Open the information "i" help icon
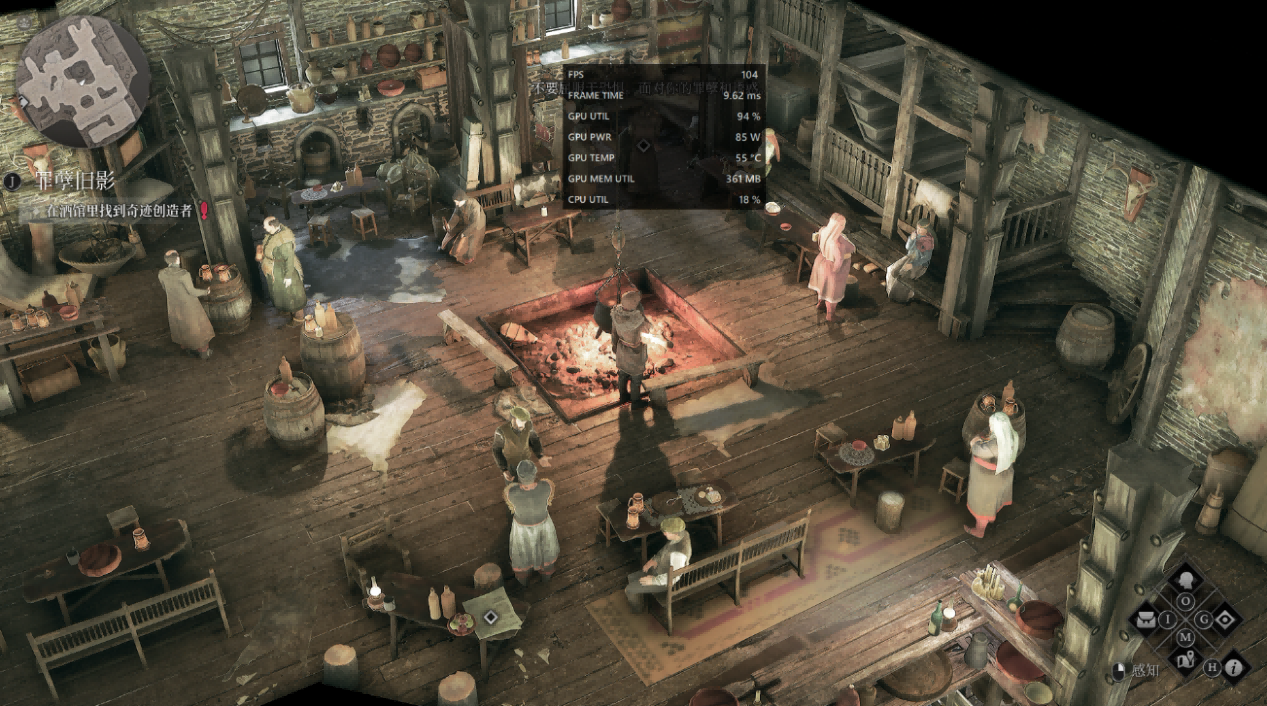1267x706 pixels. pos(1232,667)
